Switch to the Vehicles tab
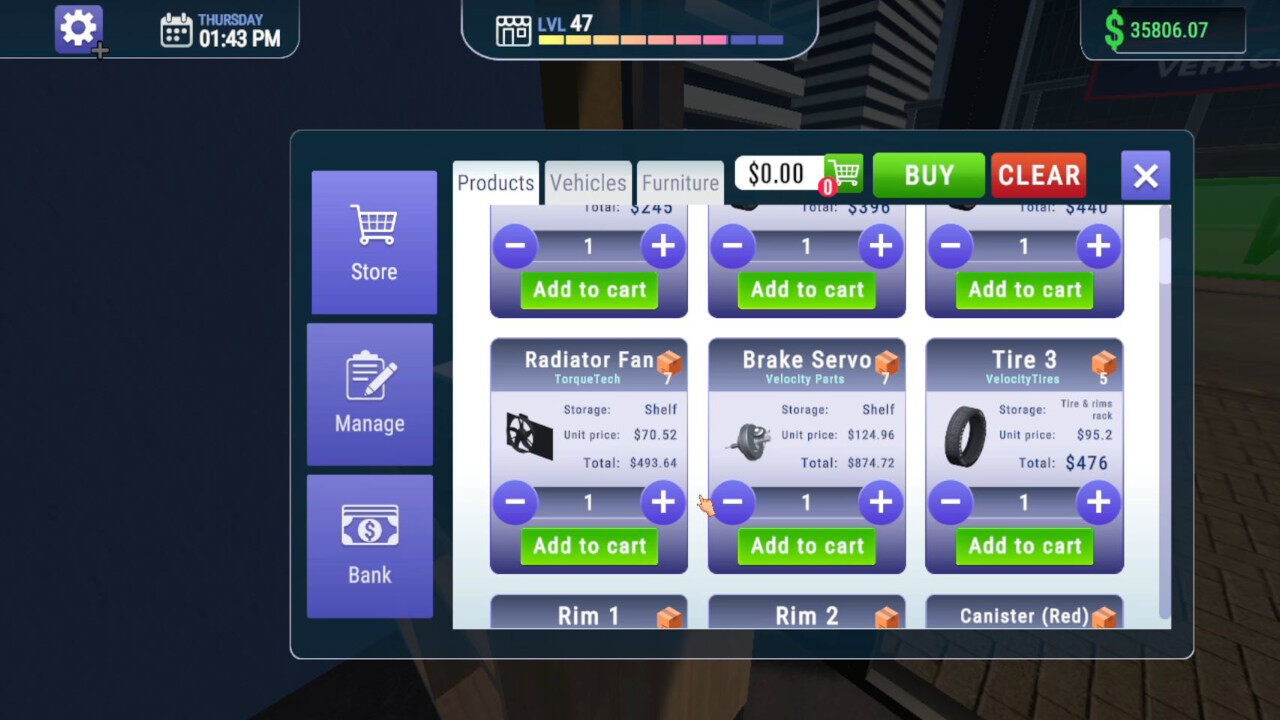The height and width of the screenshot is (720, 1280). pyautogui.click(x=588, y=182)
